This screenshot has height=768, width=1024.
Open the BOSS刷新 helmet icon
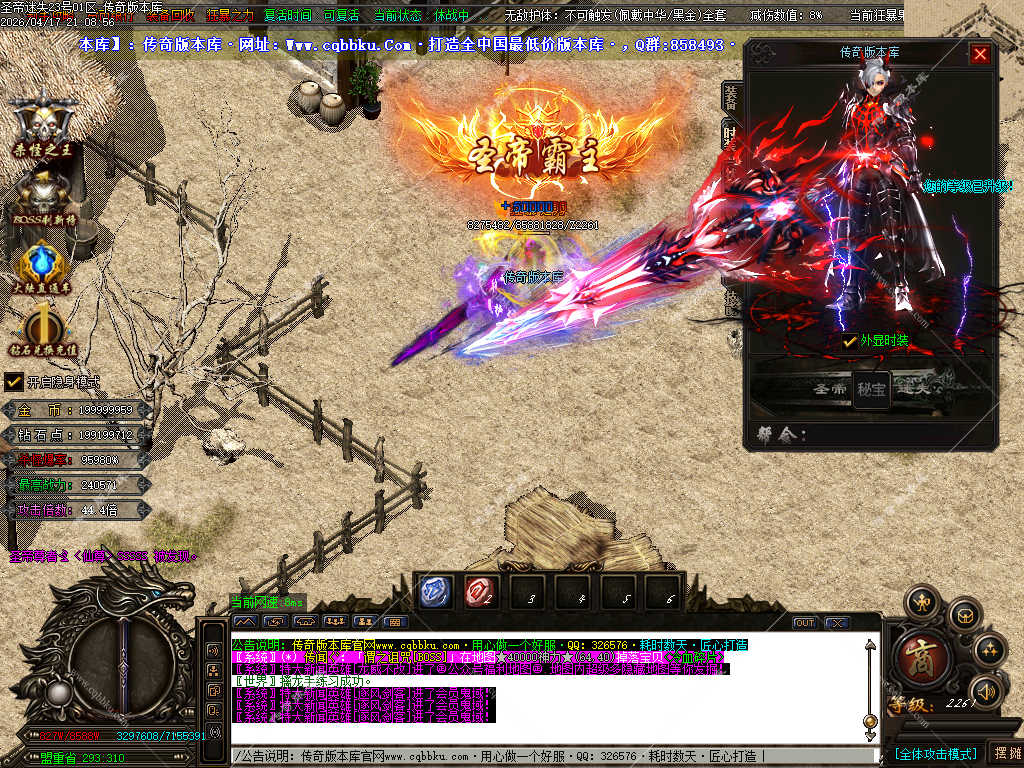pos(43,195)
